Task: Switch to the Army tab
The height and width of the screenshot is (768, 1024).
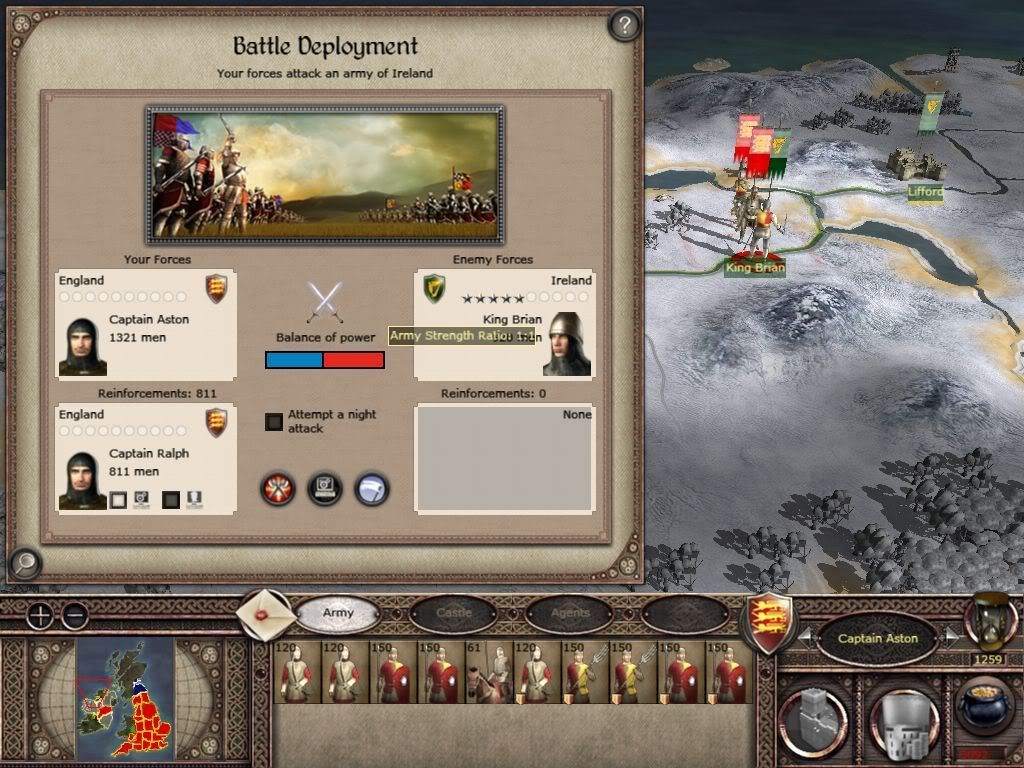Action: [338, 612]
